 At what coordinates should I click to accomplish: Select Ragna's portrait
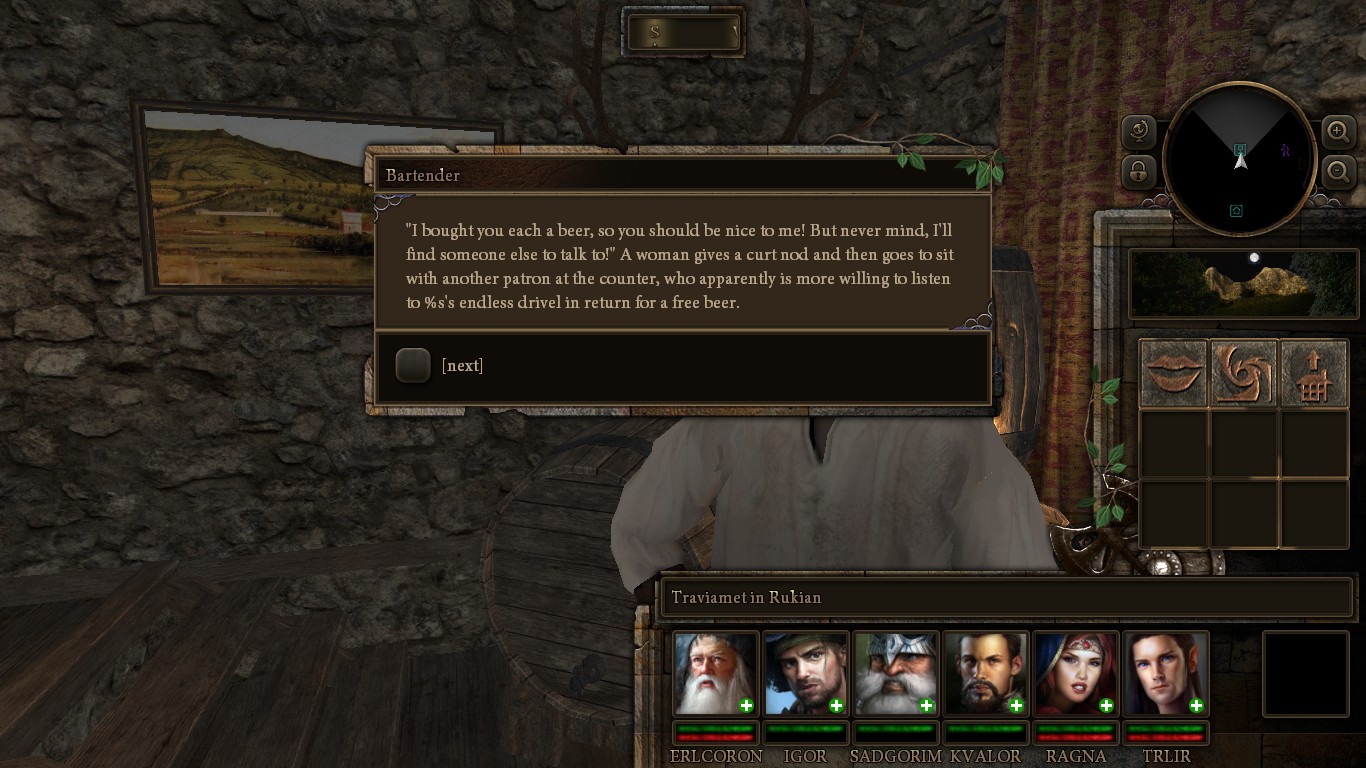pyautogui.click(x=1074, y=673)
